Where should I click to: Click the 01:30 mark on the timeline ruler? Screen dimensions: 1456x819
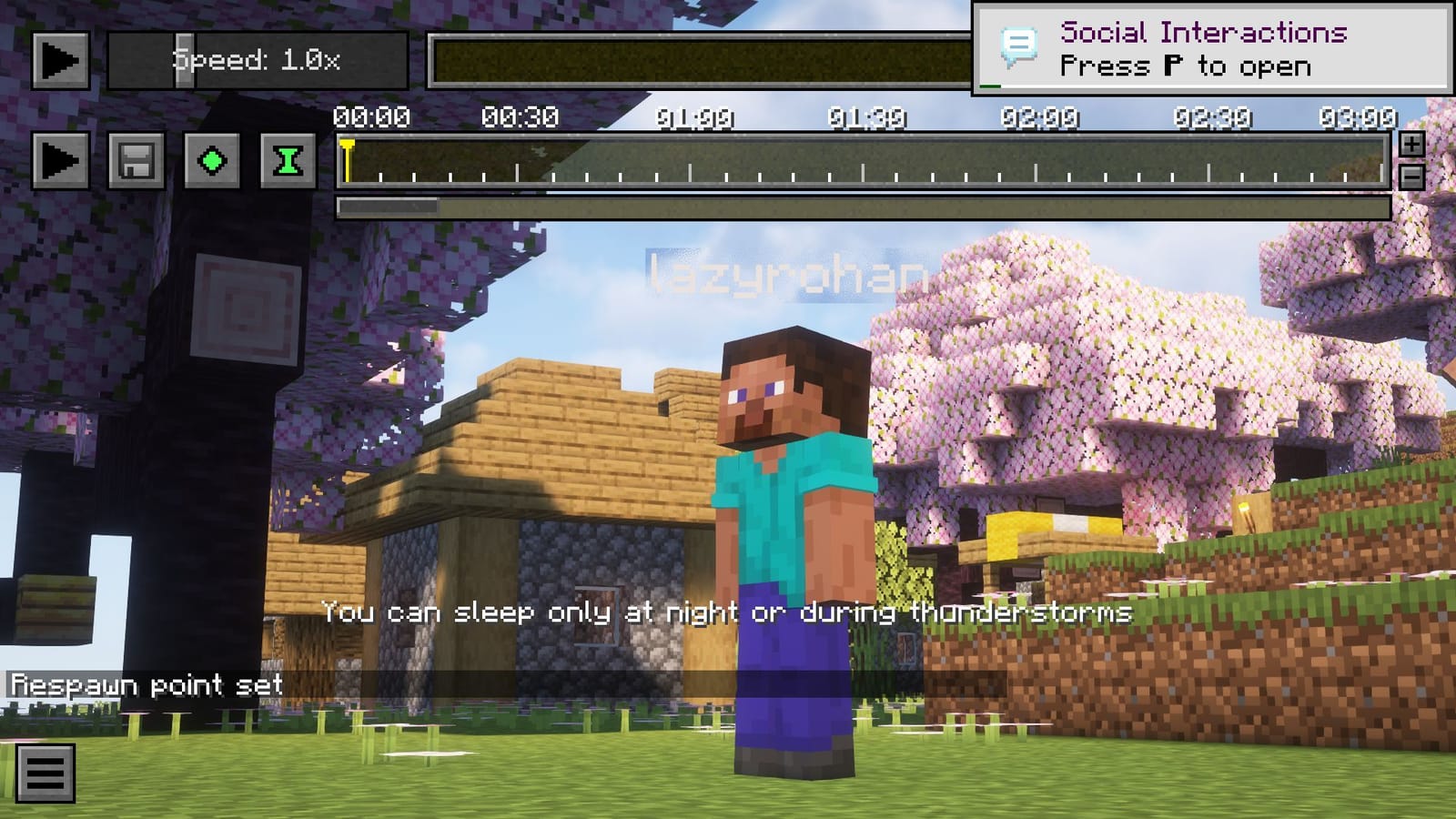click(865, 168)
